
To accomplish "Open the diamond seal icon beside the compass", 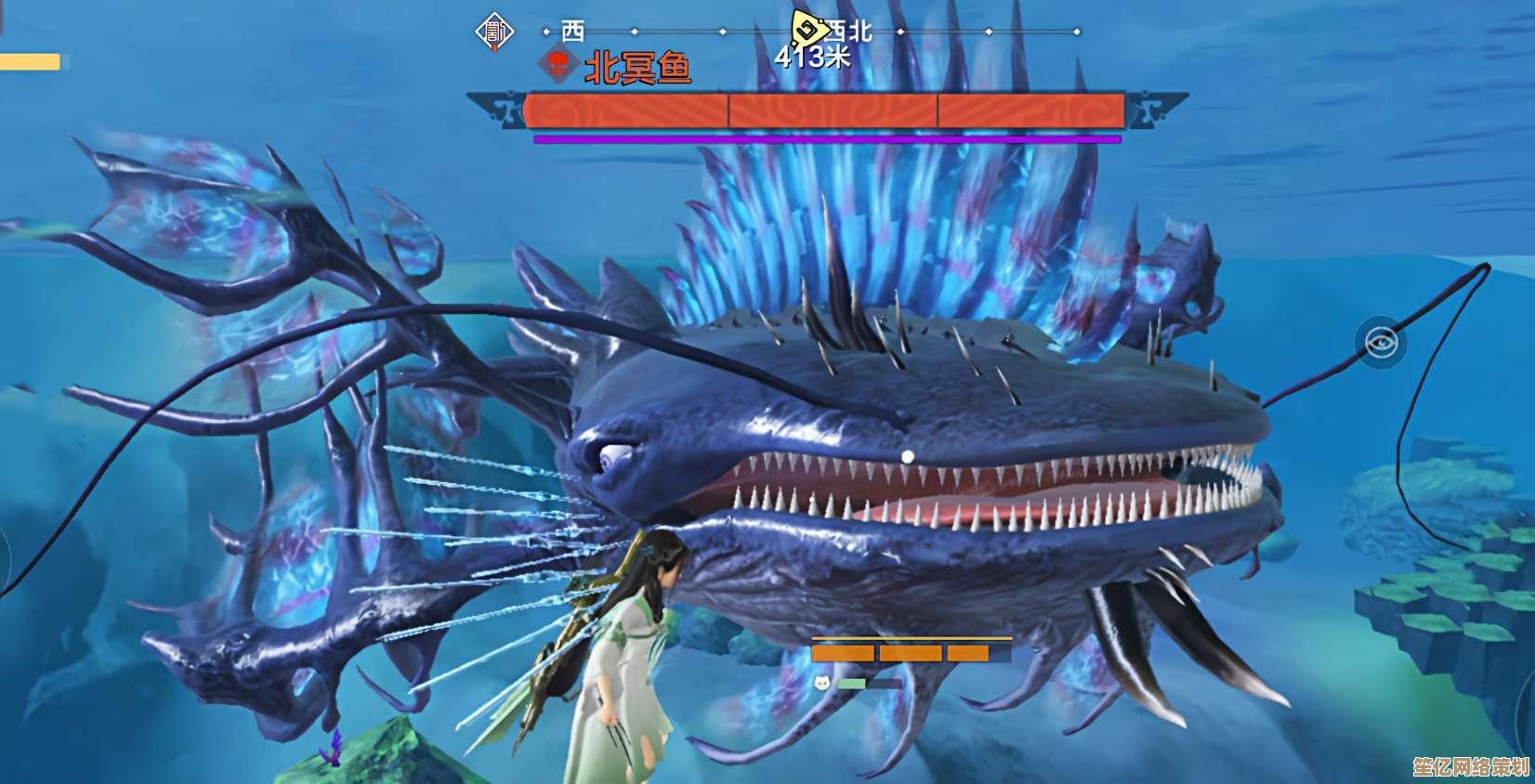I will point(494,33).
